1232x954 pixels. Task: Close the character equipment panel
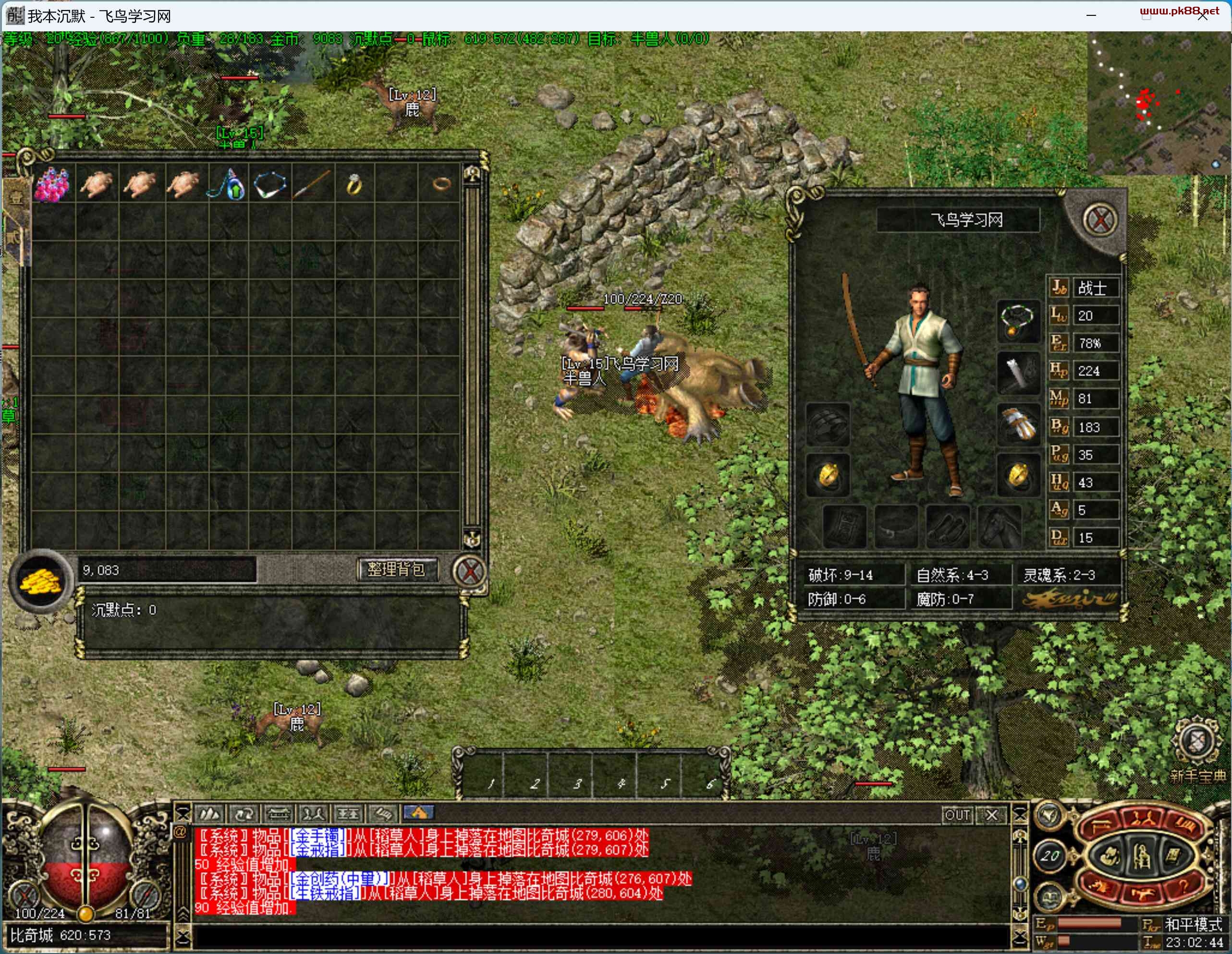coord(1099,219)
